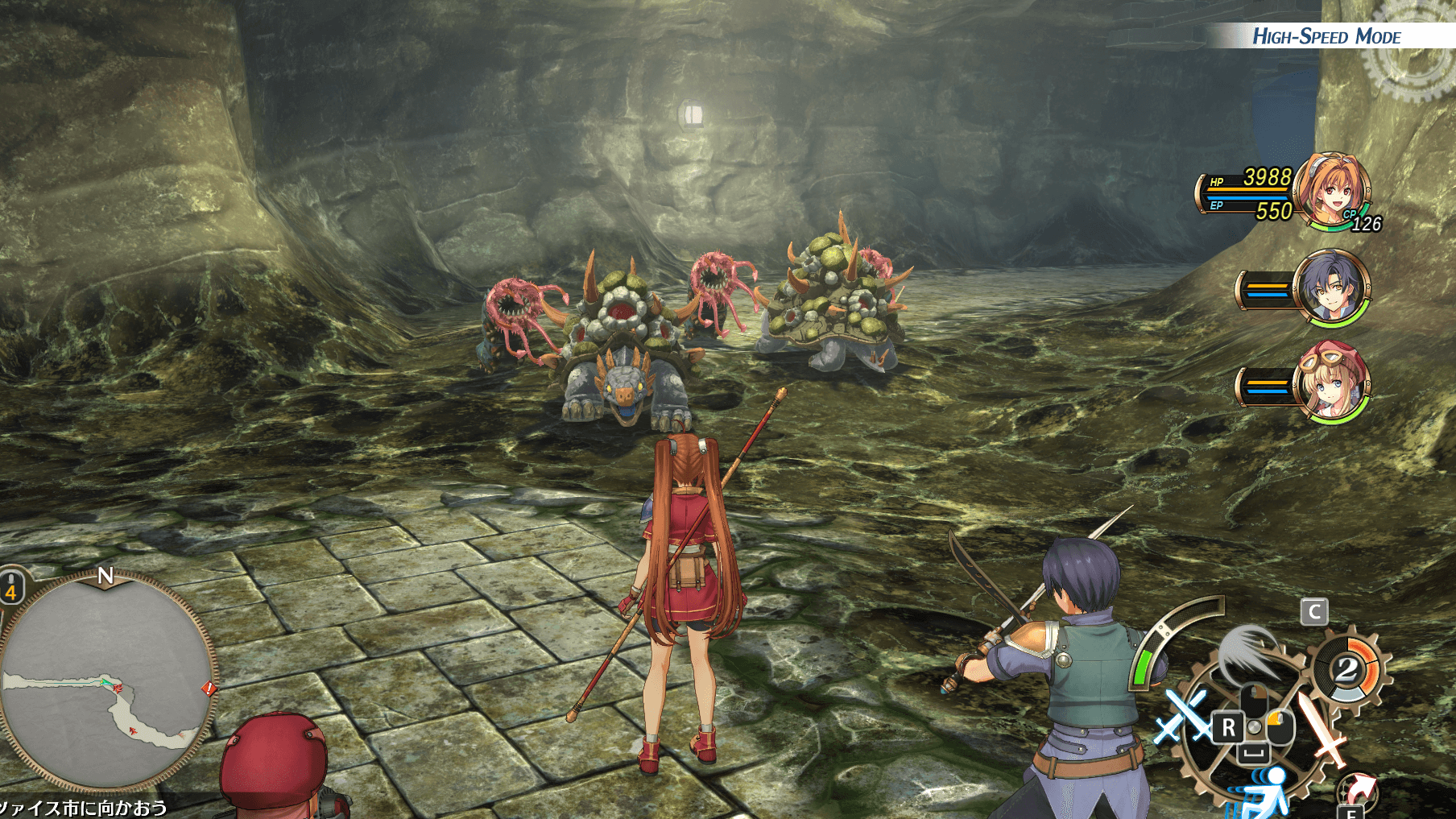This screenshot has width=1456, height=819.
Task: Click the charge gear showing number 2
Action: point(1346,670)
